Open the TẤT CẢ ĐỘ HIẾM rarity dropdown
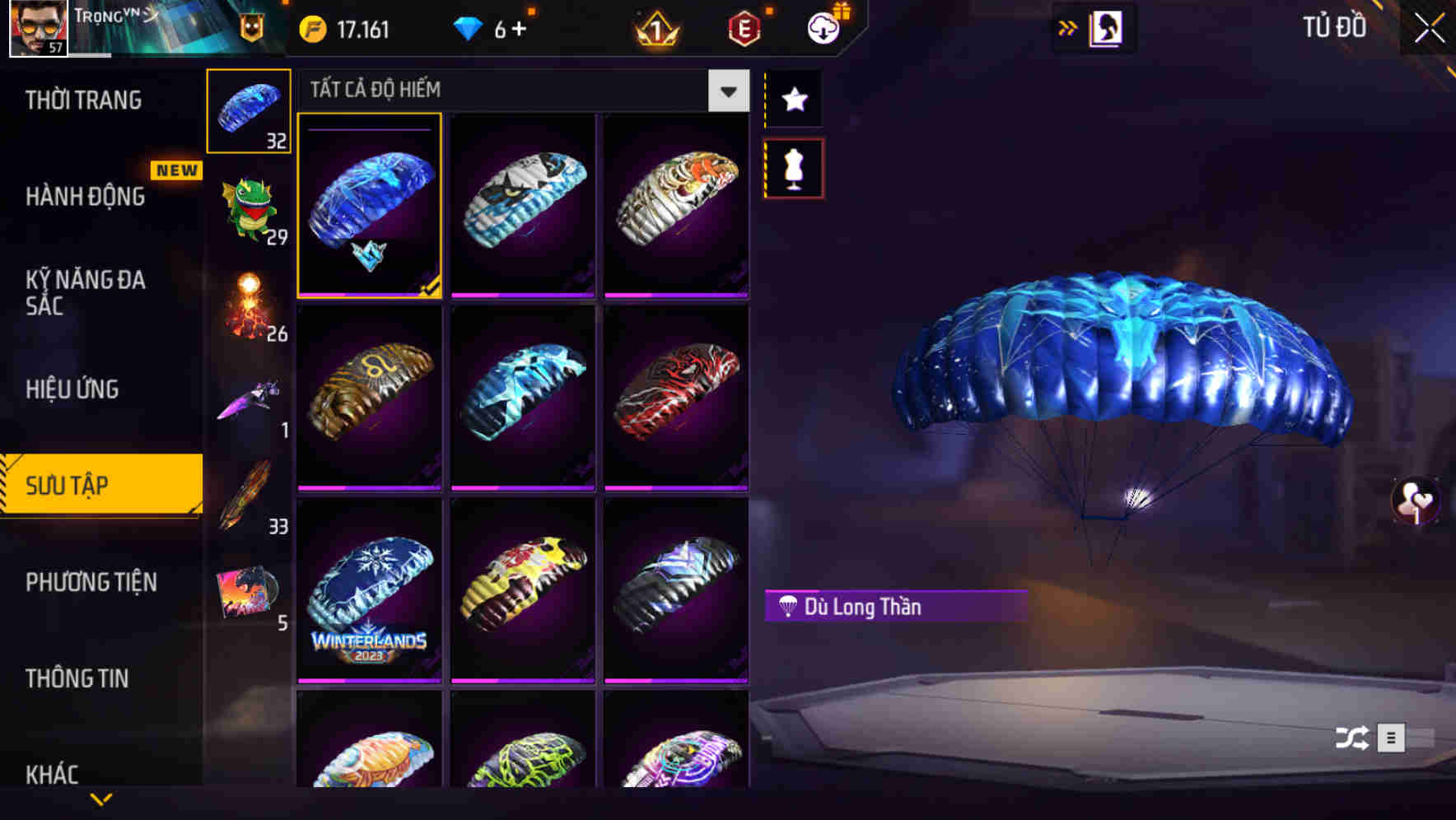Image resolution: width=1456 pixels, height=820 pixels. [x=726, y=91]
